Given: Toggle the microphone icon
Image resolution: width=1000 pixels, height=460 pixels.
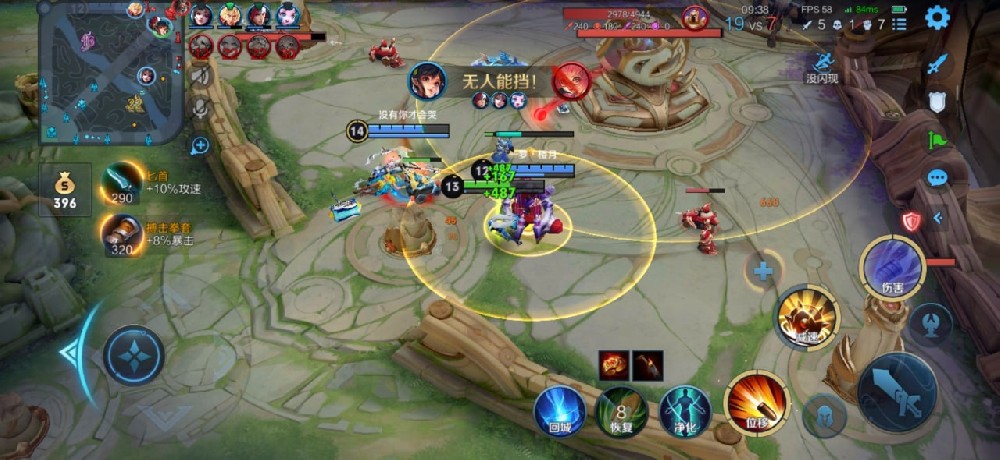Looking at the screenshot, I should coord(201,107).
